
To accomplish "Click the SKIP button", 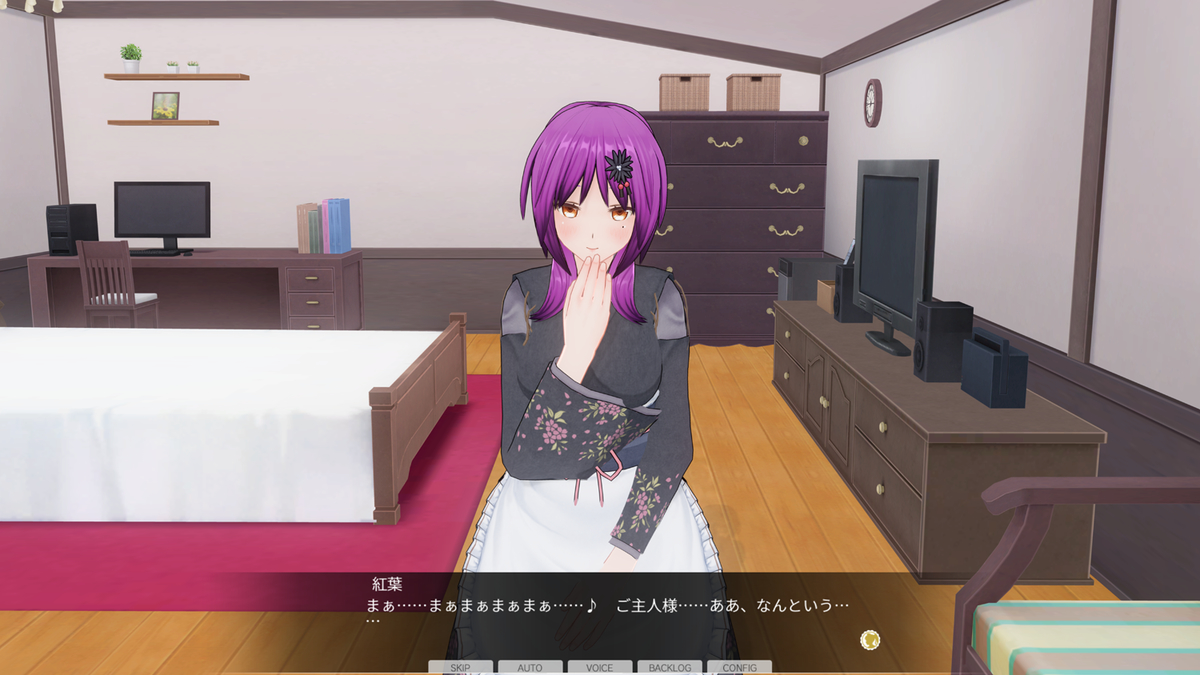I will 460,667.
